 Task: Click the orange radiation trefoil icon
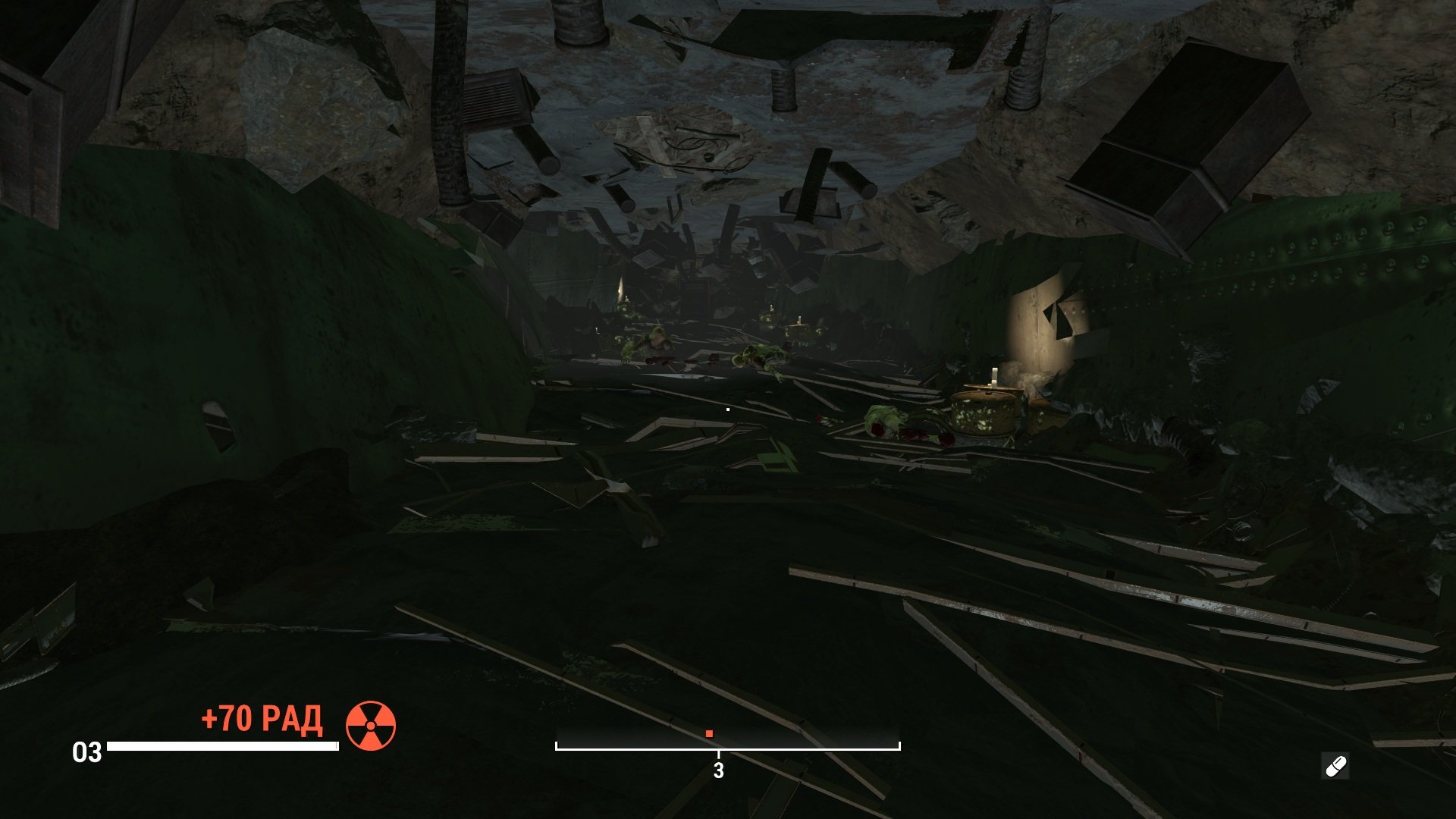click(x=371, y=726)
